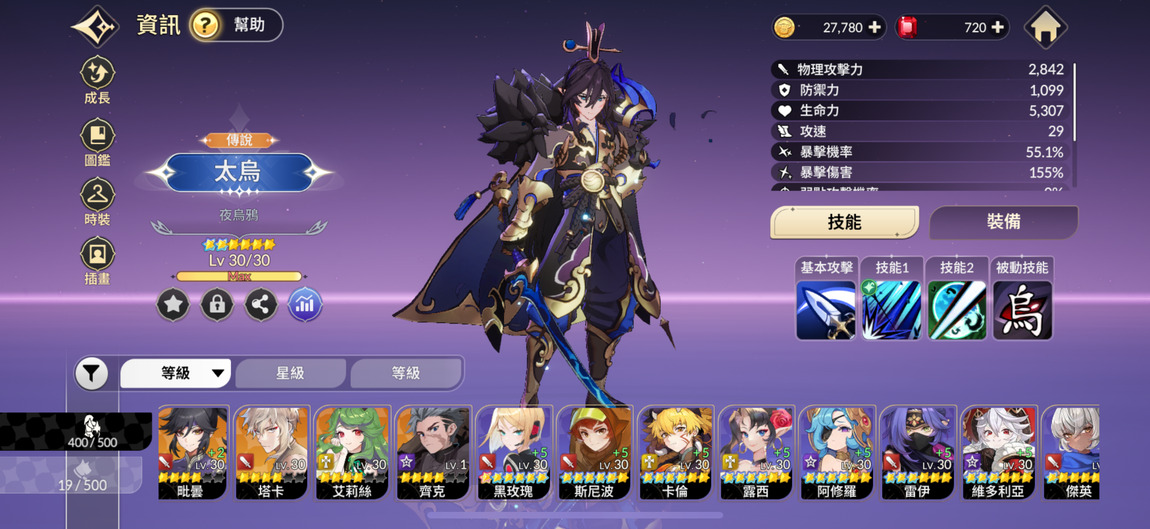
Task: Open the 插畫 illustration menu
Action: (97, 260)
